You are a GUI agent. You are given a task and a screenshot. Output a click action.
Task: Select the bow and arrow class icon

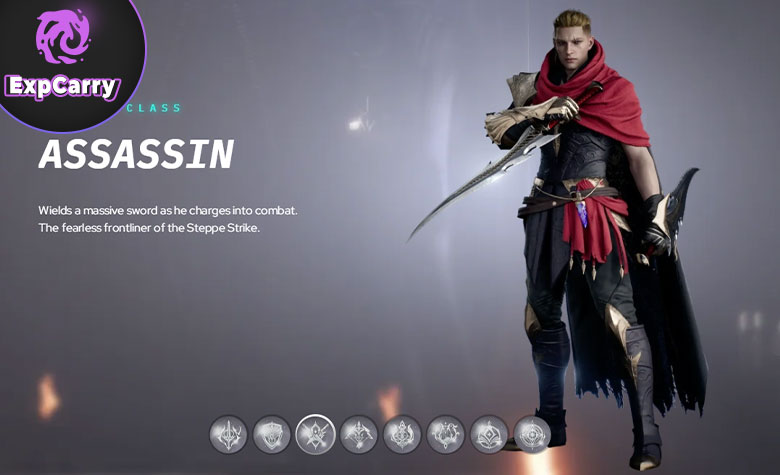pos(359,434)
